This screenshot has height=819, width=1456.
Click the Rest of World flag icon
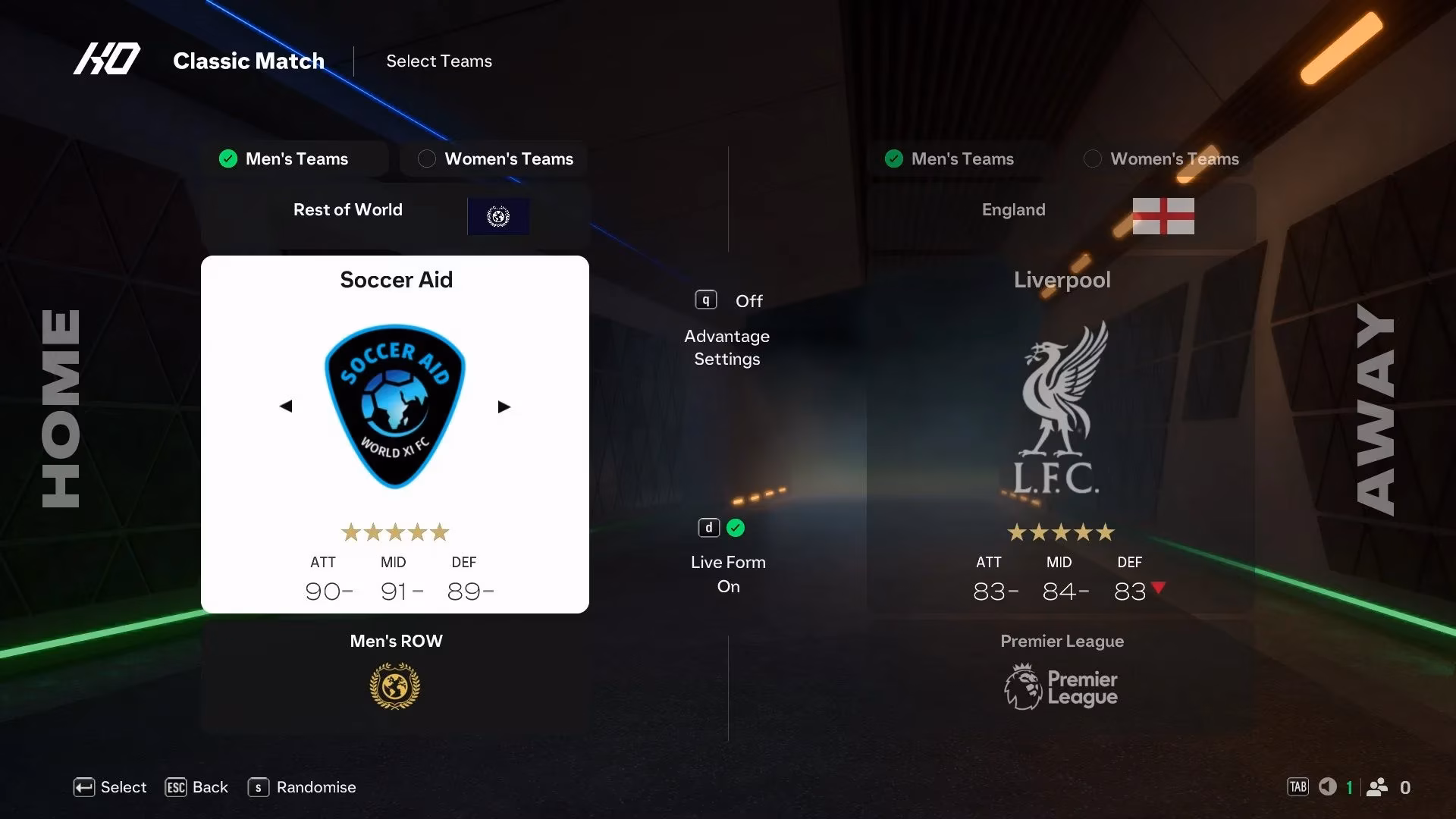[498, 217]
